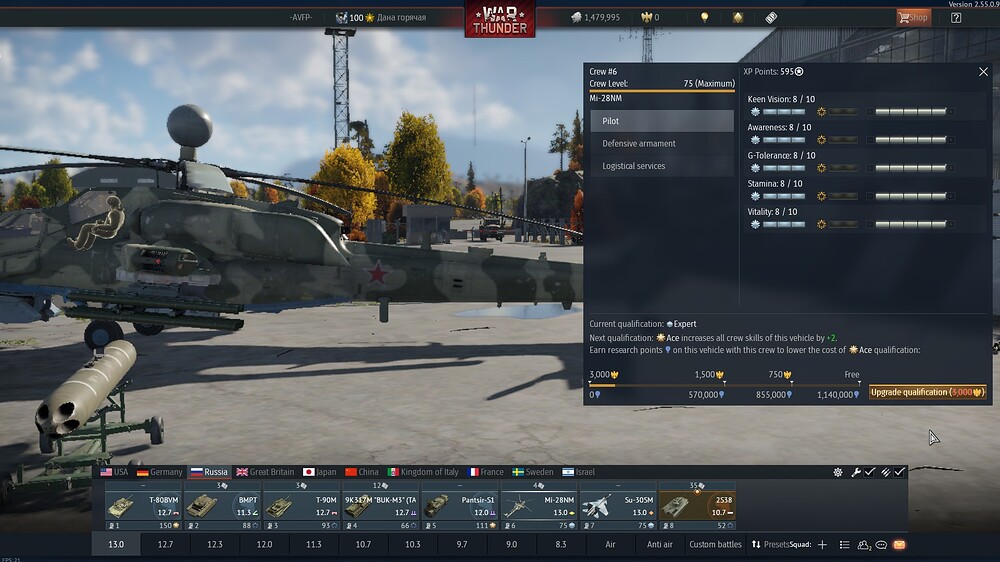Select the Sweden nation tab
Image resolution: width=1000 pixels, height=562 pixels.
[x=532, y=472]
